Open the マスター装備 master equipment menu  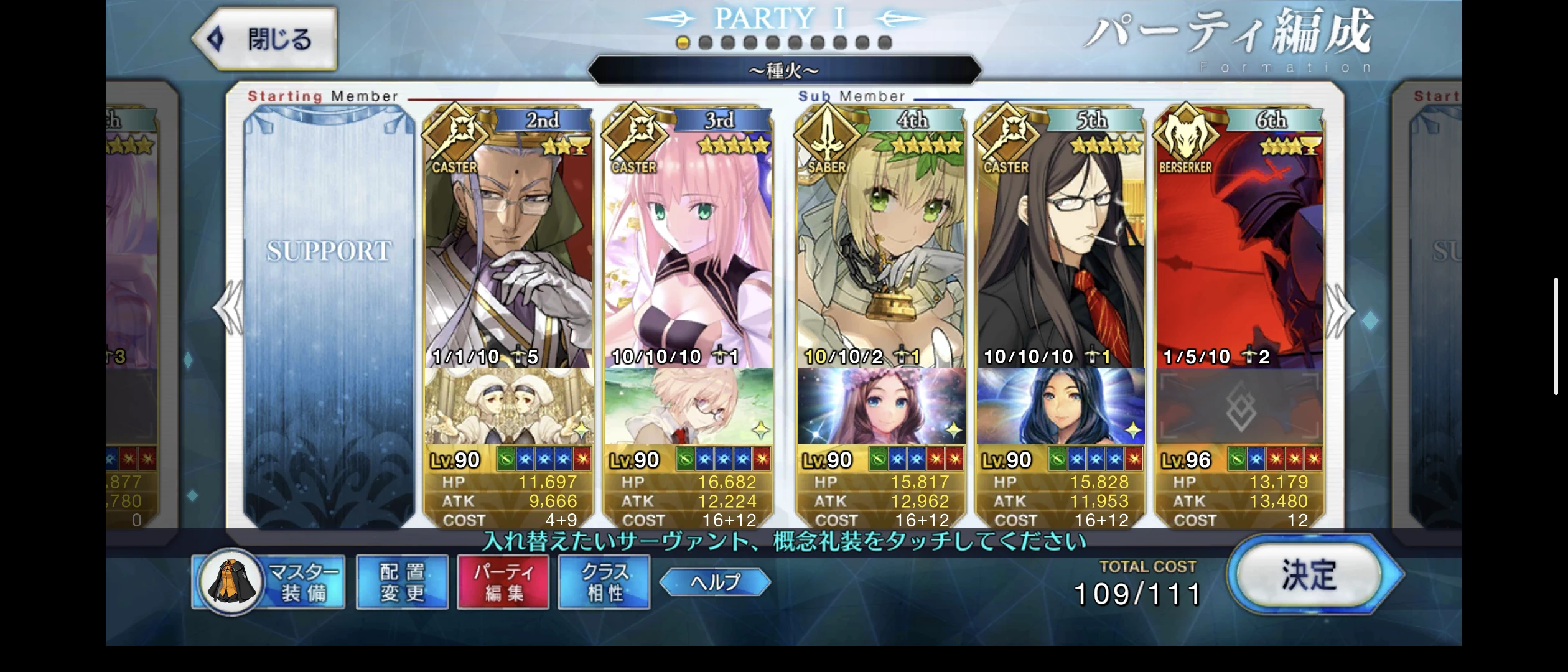[269, 582]
